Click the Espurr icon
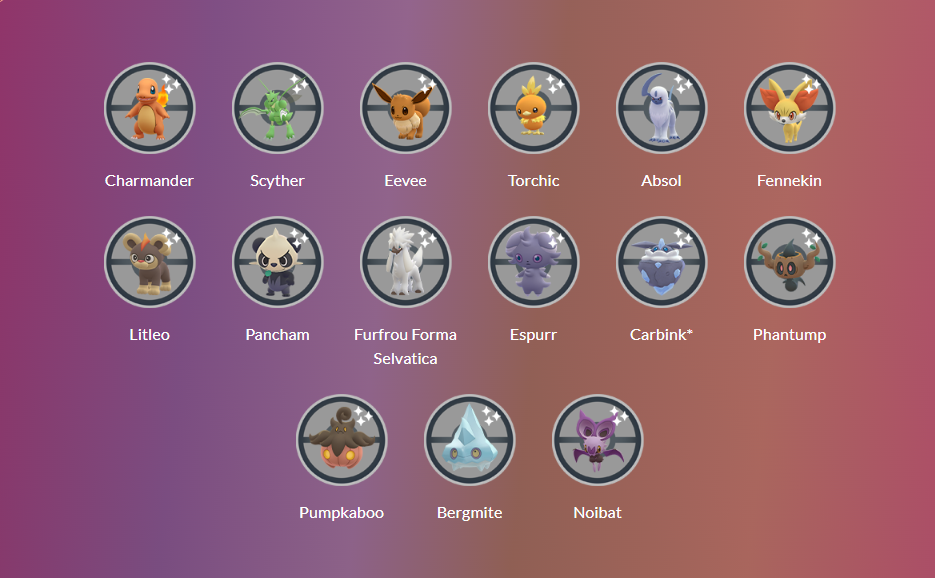Viewport: 935px width, 578px height. tap(533, 262)
